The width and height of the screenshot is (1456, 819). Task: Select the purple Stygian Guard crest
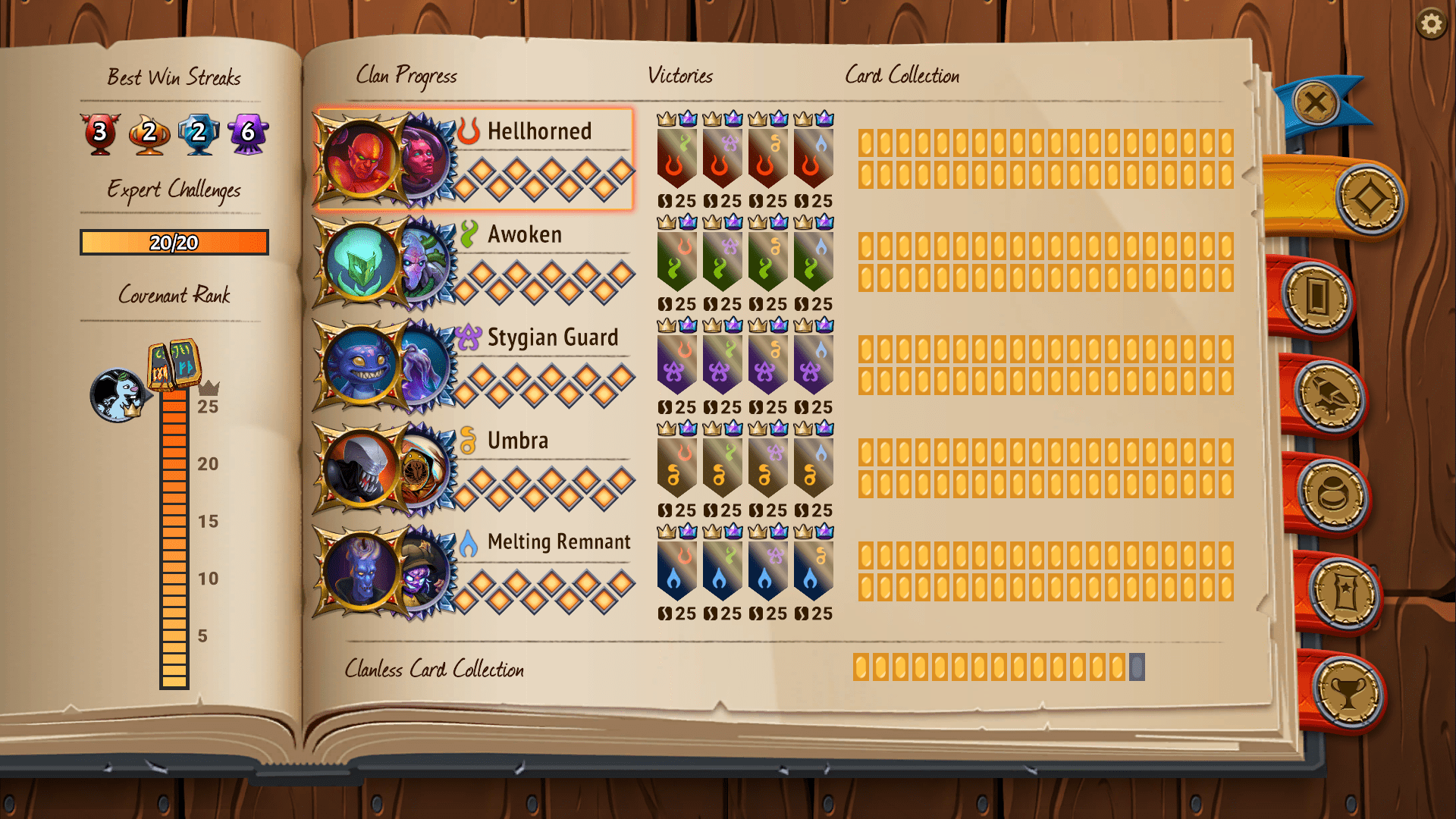[468, 336]
